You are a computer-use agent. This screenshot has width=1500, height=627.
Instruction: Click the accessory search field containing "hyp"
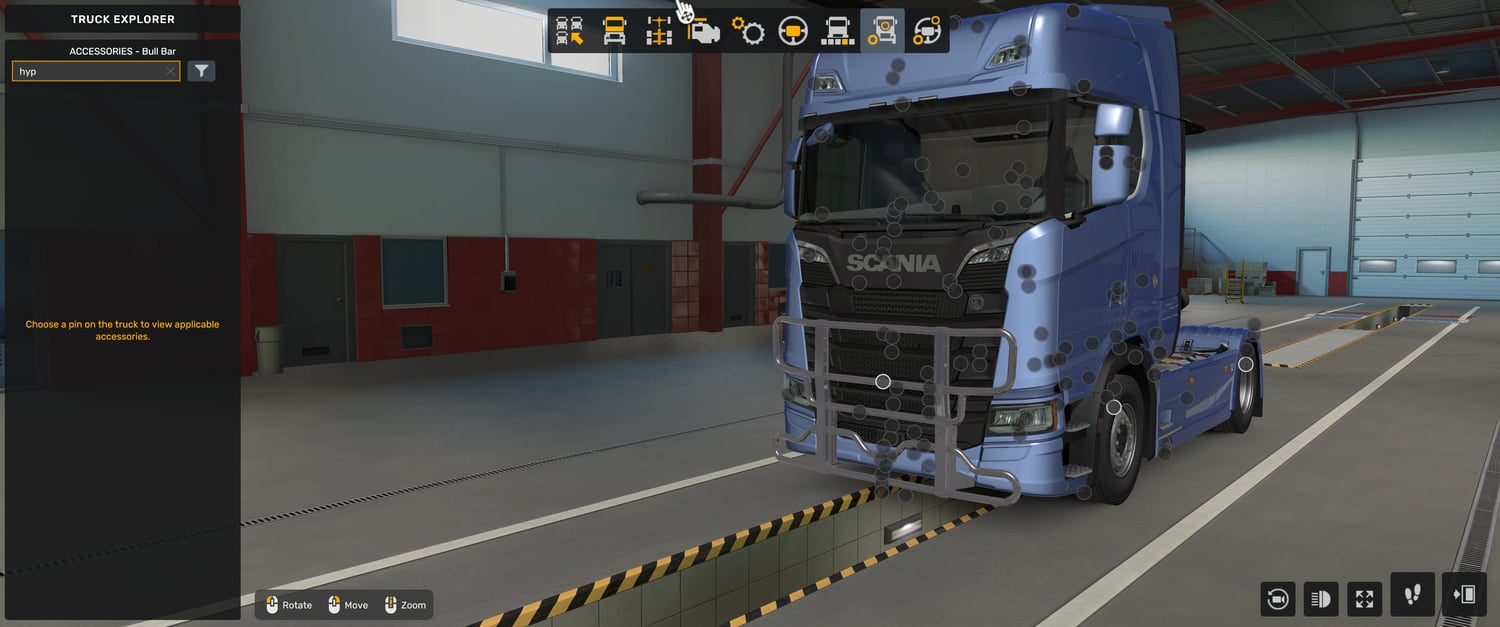pyautogui.click(x=90, y=72)
